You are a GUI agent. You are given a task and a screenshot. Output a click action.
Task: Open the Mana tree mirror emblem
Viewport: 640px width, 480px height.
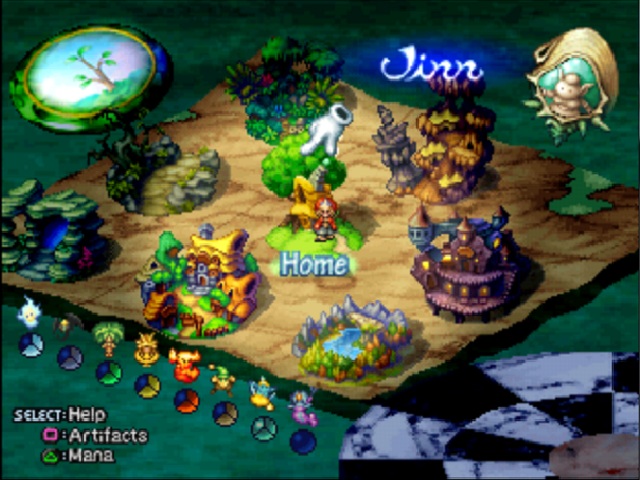89,69
